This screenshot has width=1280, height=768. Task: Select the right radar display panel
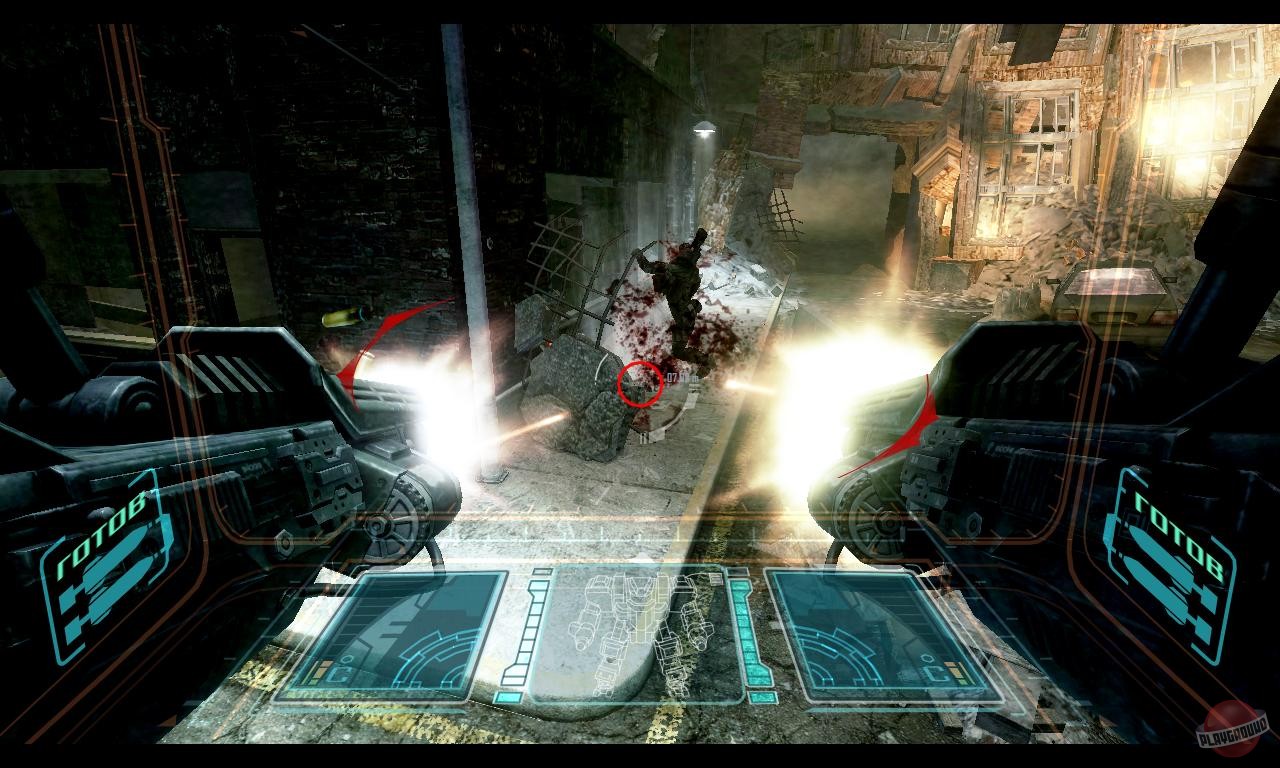click(860, 630)
